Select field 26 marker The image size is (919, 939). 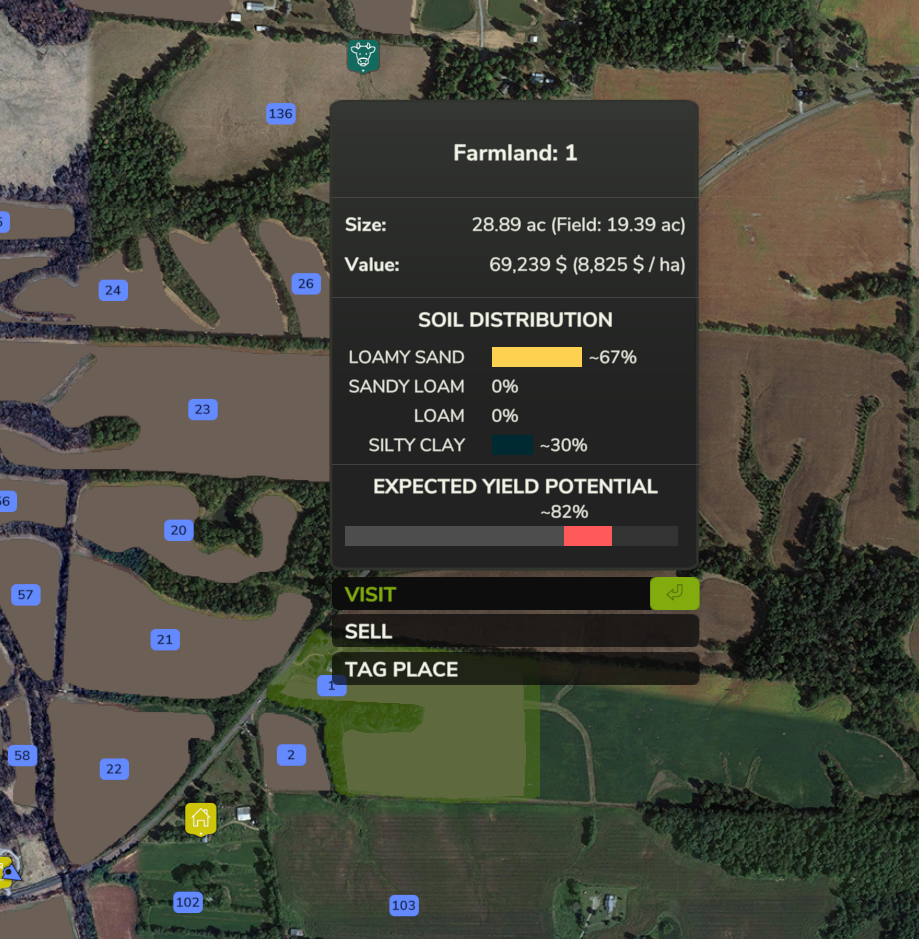point(306,284)
